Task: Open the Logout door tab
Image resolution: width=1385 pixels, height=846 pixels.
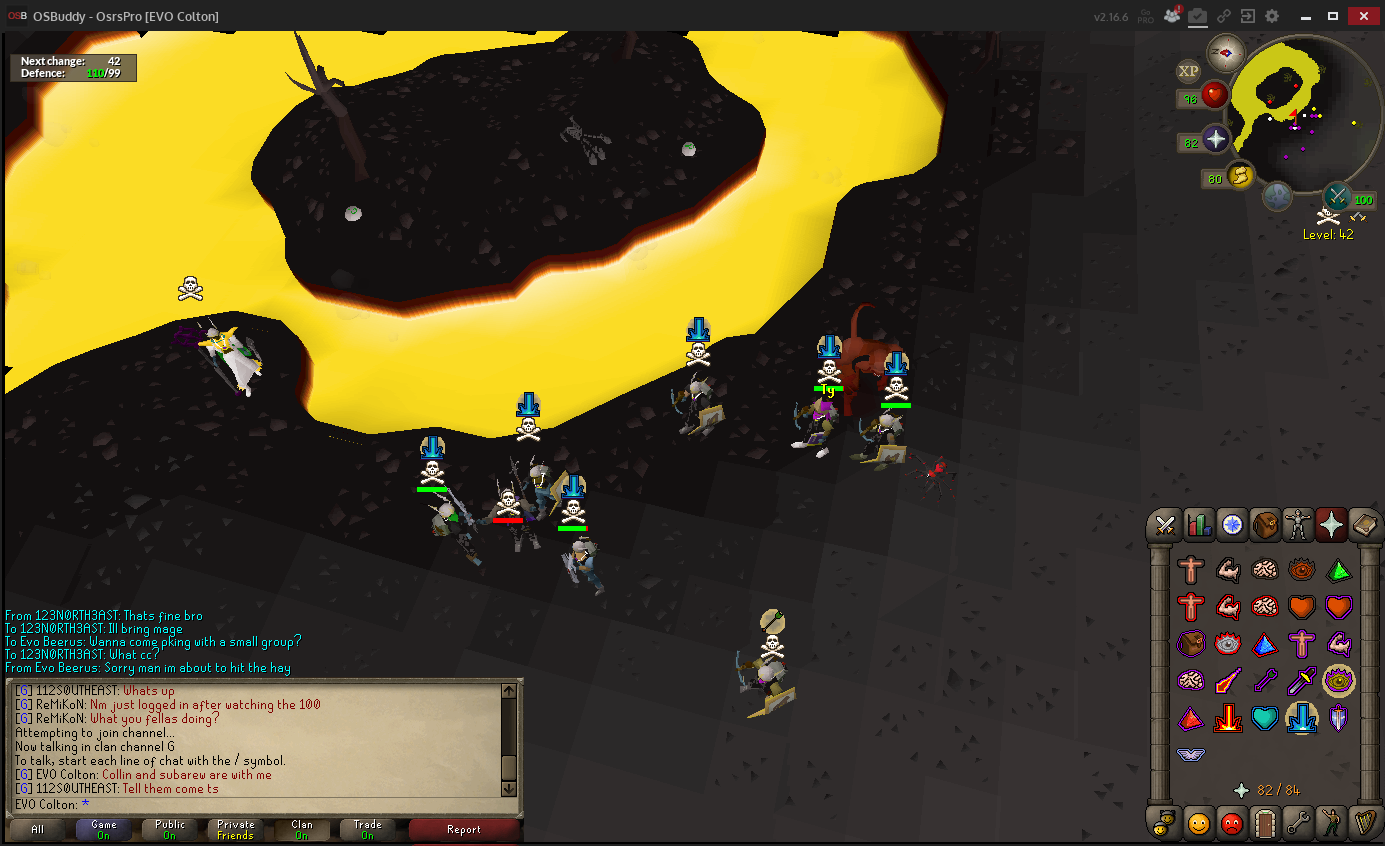Action: [1265, 822]
